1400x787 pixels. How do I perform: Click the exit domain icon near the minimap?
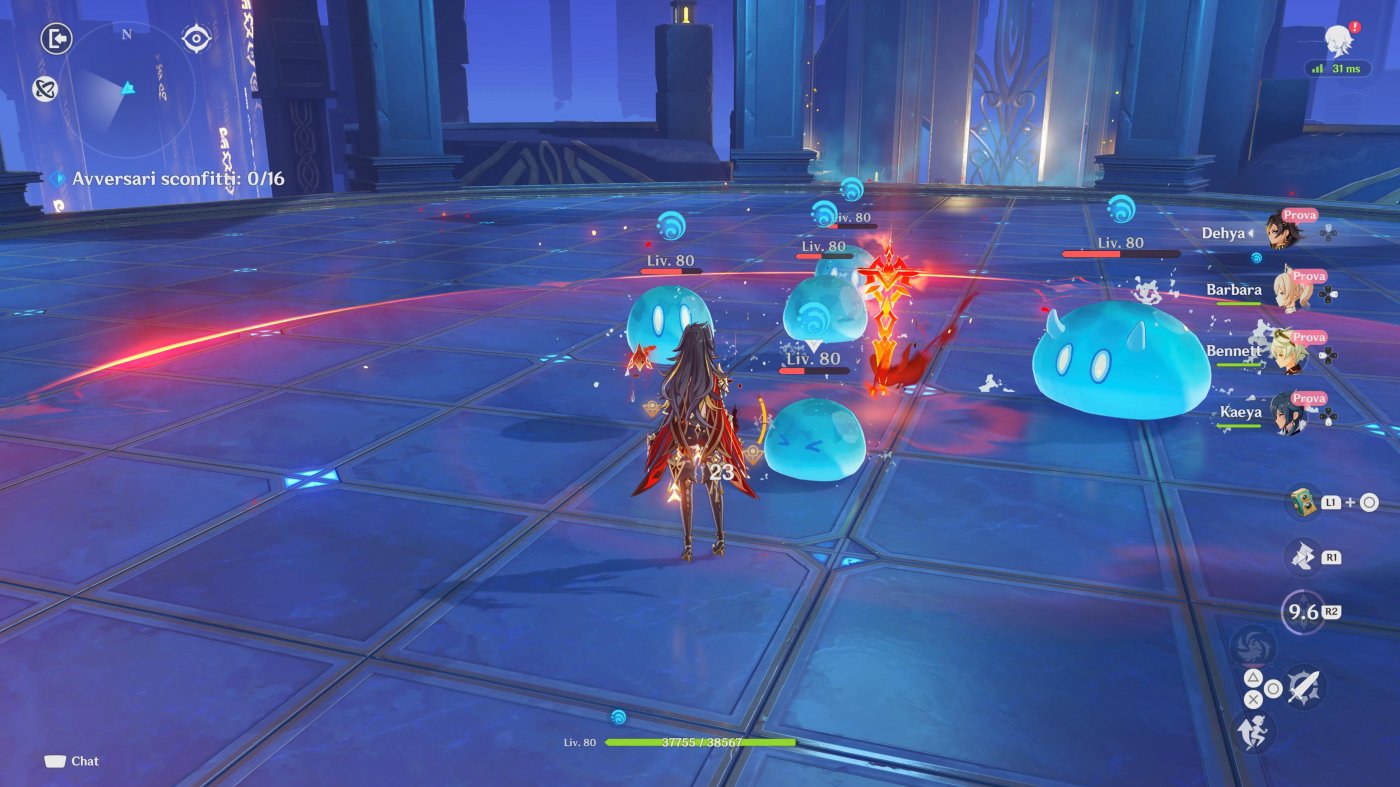55,38
